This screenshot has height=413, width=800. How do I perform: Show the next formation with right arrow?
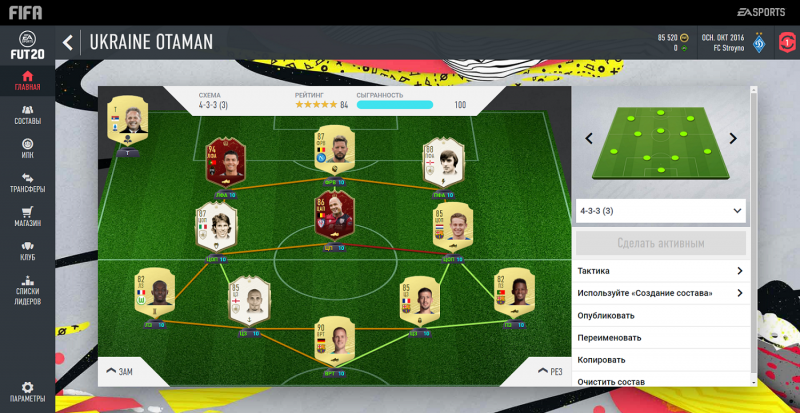732,139
